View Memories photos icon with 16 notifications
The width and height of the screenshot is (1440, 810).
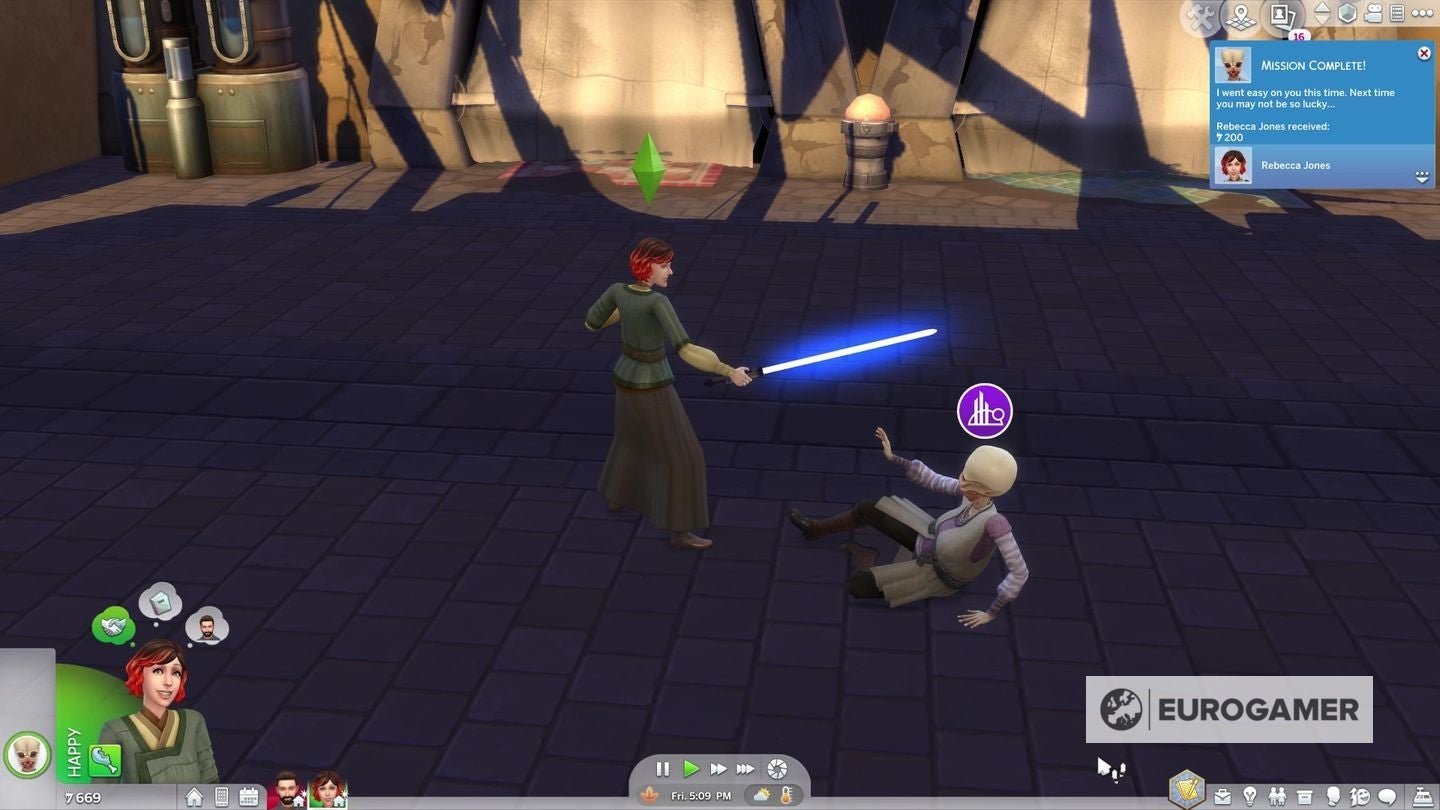click(1280, 15)
